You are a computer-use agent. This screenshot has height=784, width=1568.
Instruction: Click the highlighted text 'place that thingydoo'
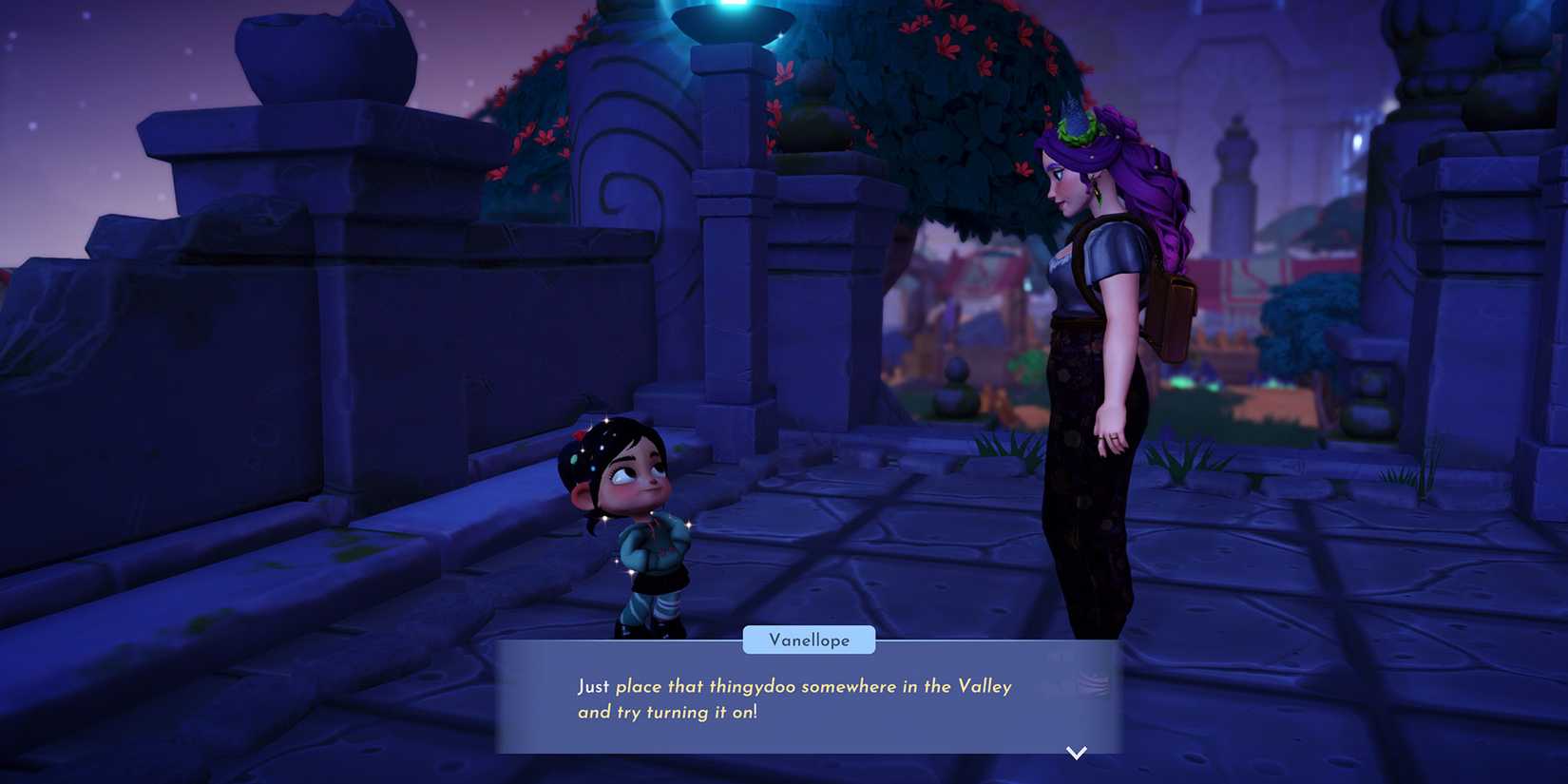point(708,685)
